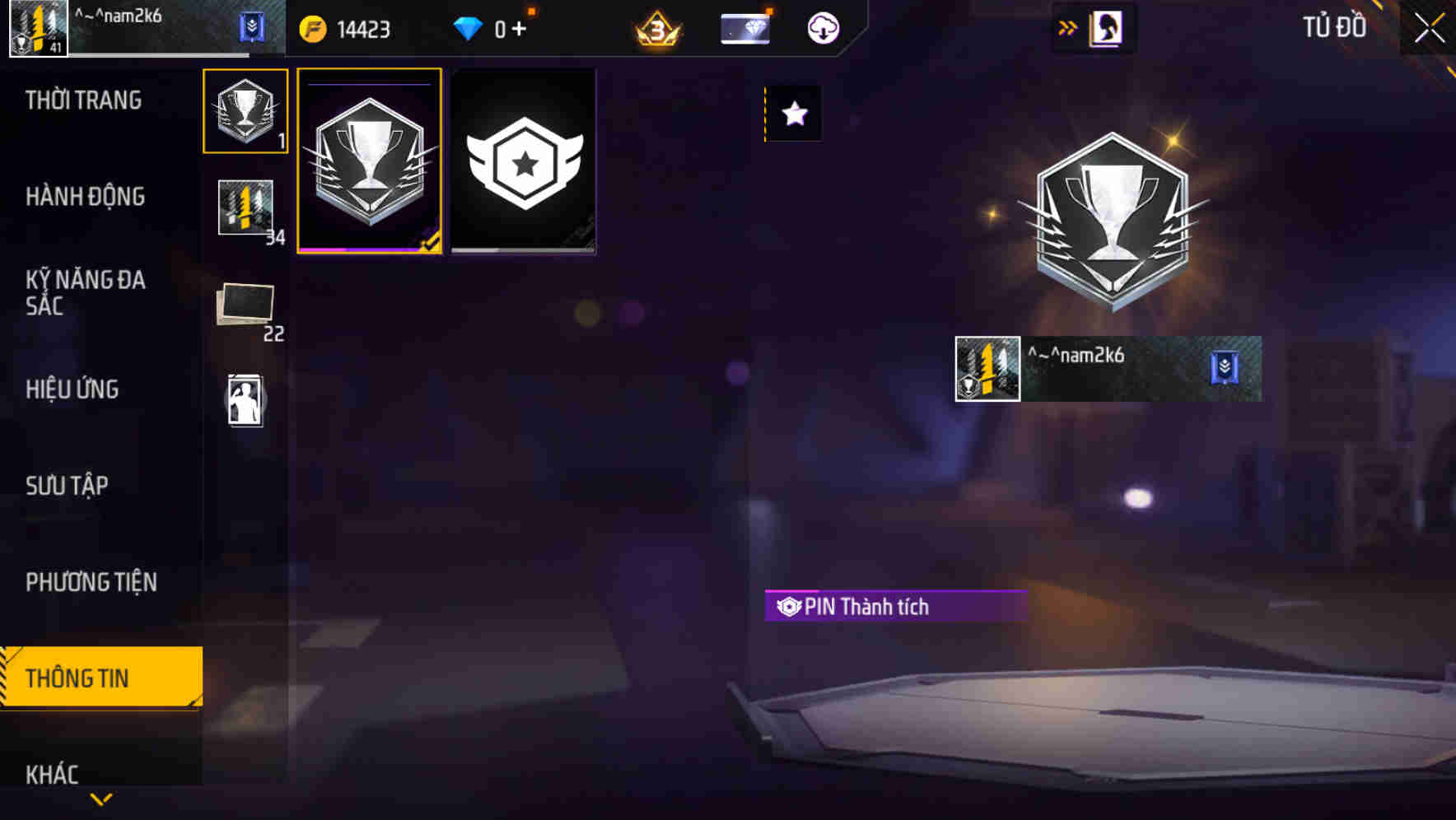Switch to the THỜI TRANG tab
Image resolution: width=1456 pixels, height=820 pixels.
point(82,100)
